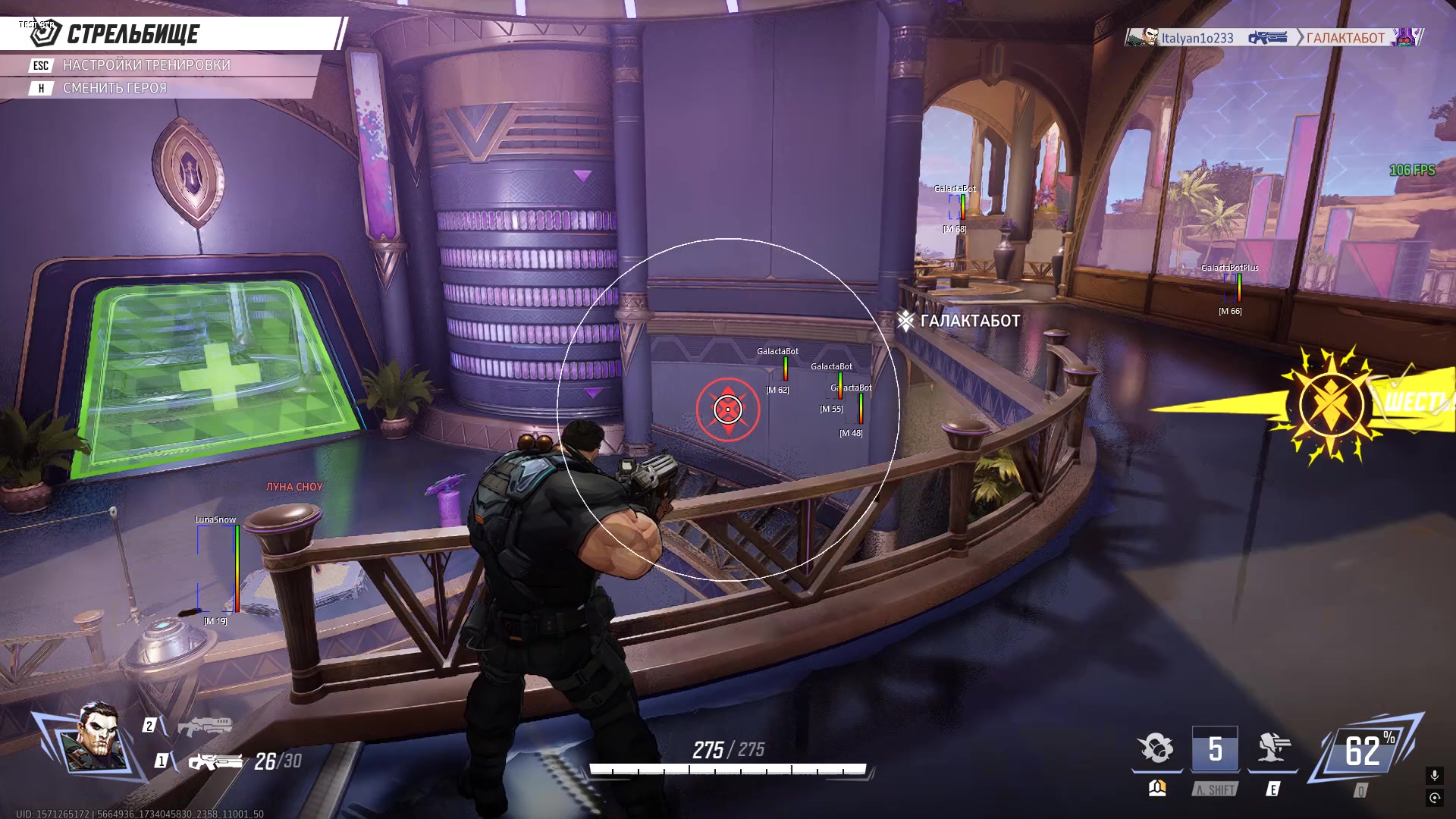1456x819 pixels.
Task: Toggle the microphone icon
Action: (1434, 775)
